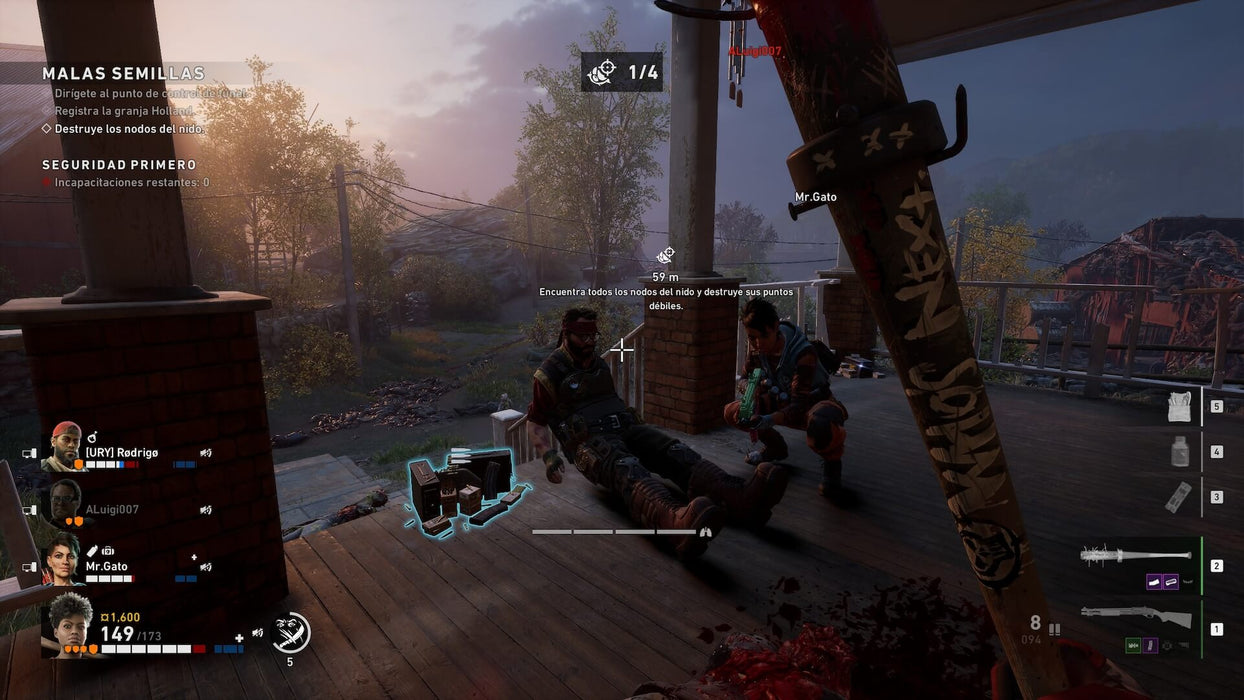Click the Seguridad Primero secondary objective

119,165
